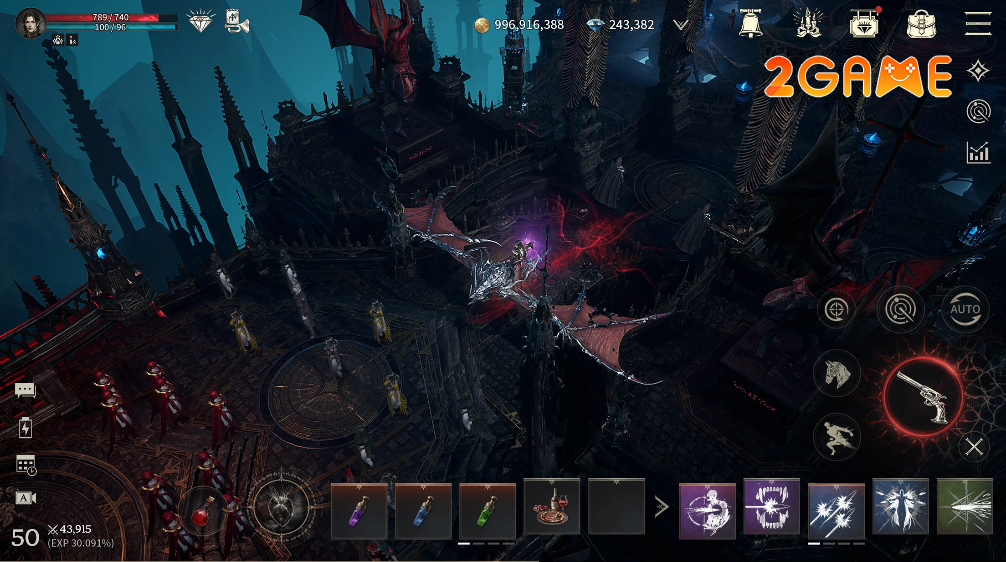Expand the currency dropdown arrow
The width and height of the screenshot is (1006, 562).
click(682, 24)
